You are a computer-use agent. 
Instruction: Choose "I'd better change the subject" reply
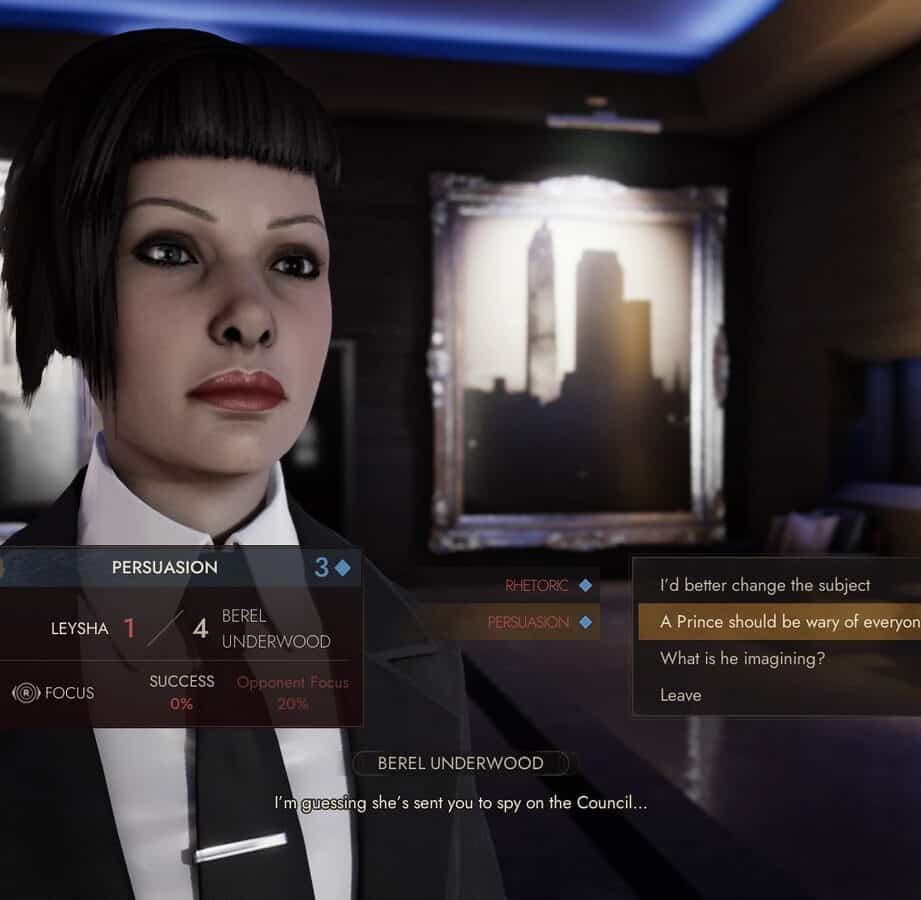point(765,585)
